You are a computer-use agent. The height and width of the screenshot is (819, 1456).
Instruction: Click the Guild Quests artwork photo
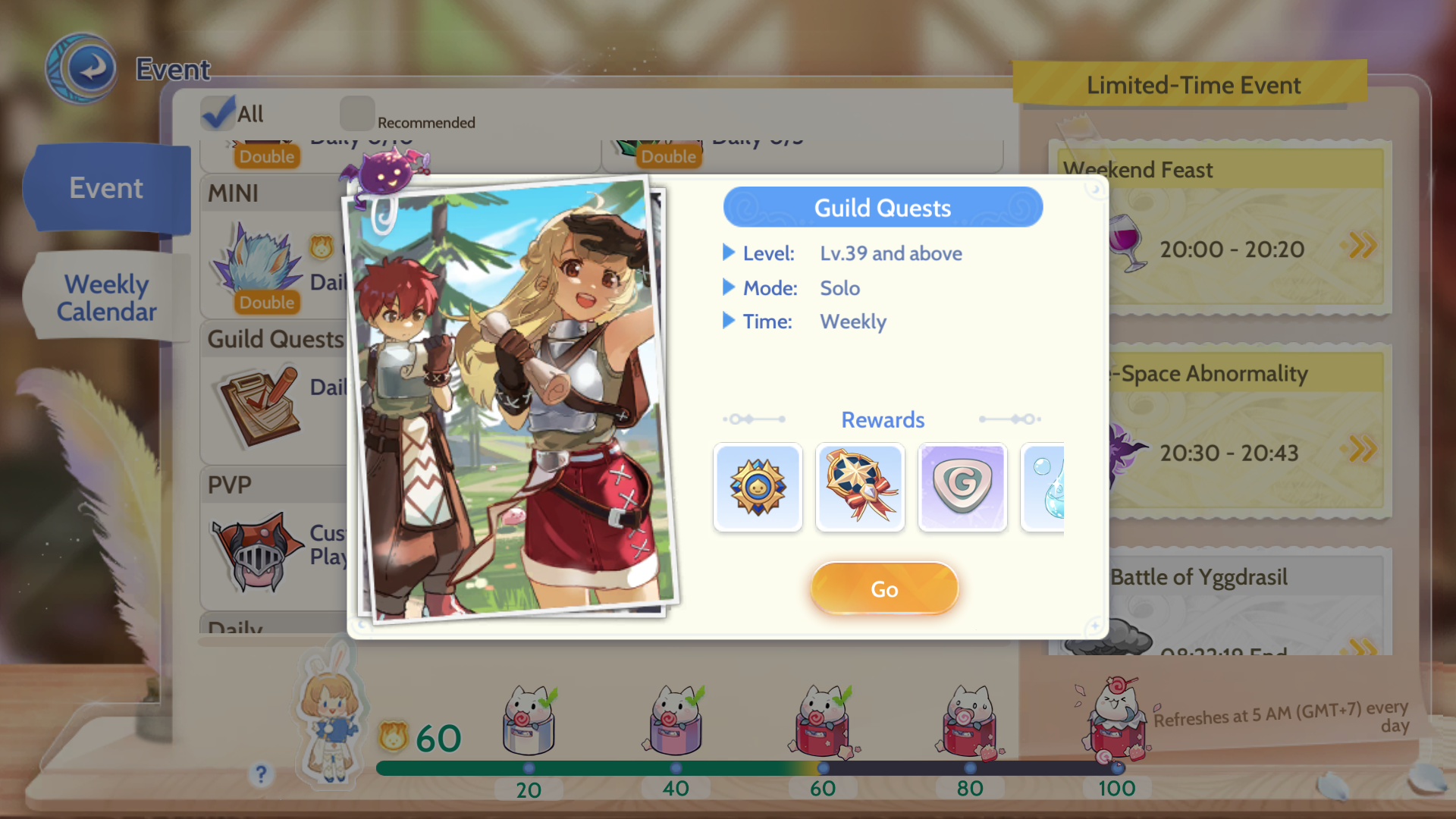508,402
